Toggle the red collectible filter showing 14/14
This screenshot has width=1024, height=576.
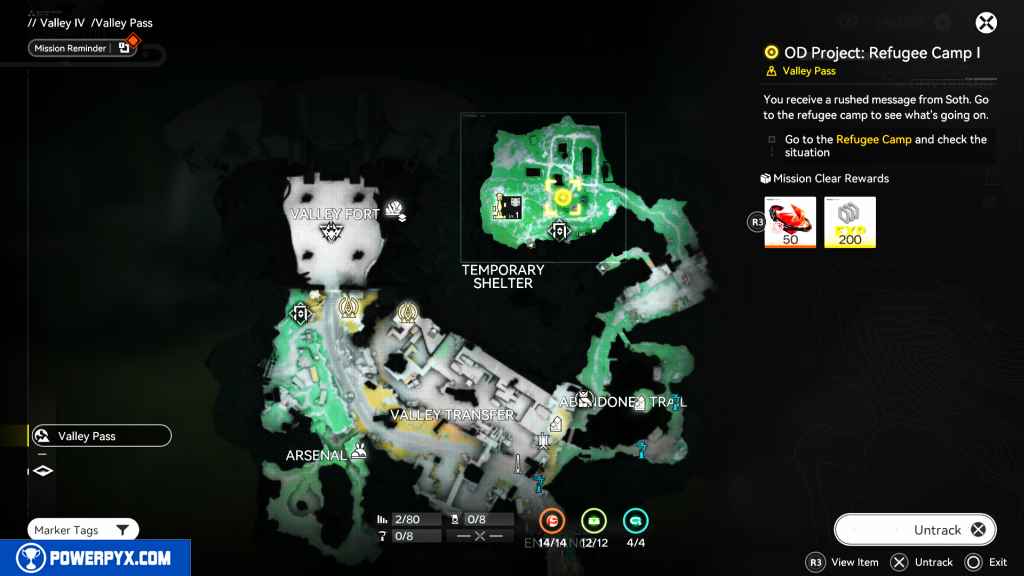552,521
